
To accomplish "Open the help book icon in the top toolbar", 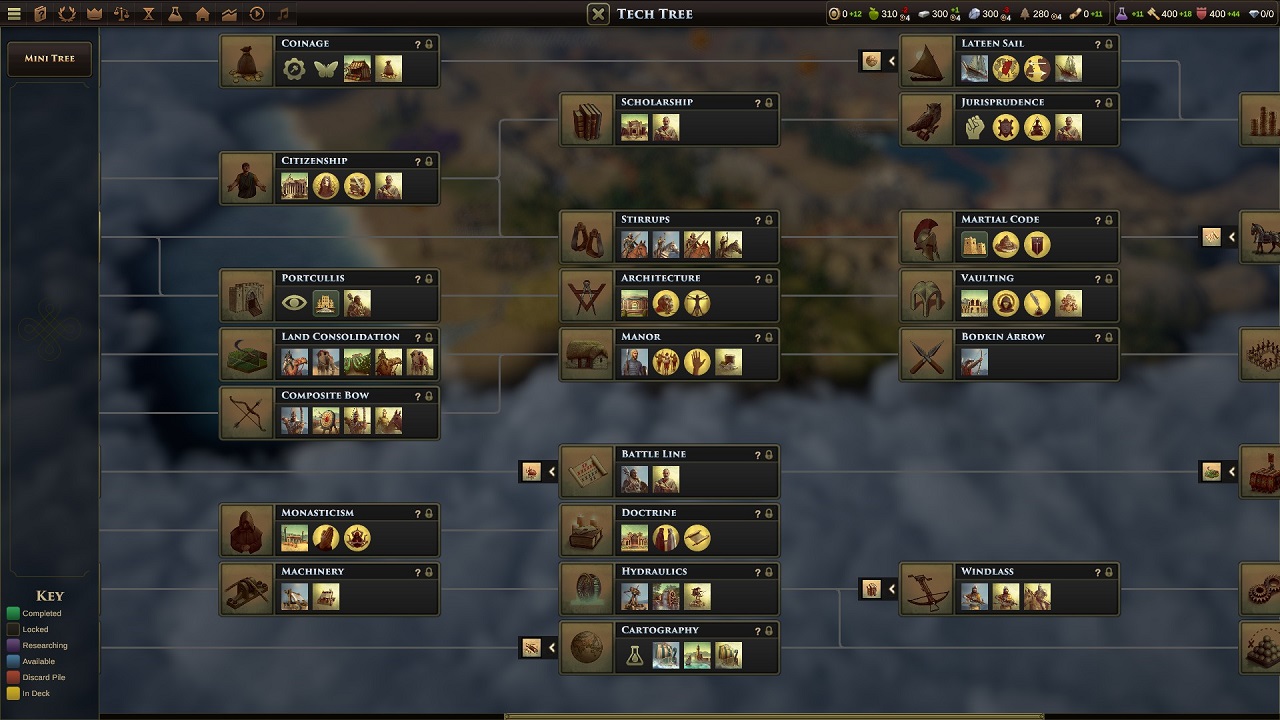I will pyautogui.click(x=38, y=13).
